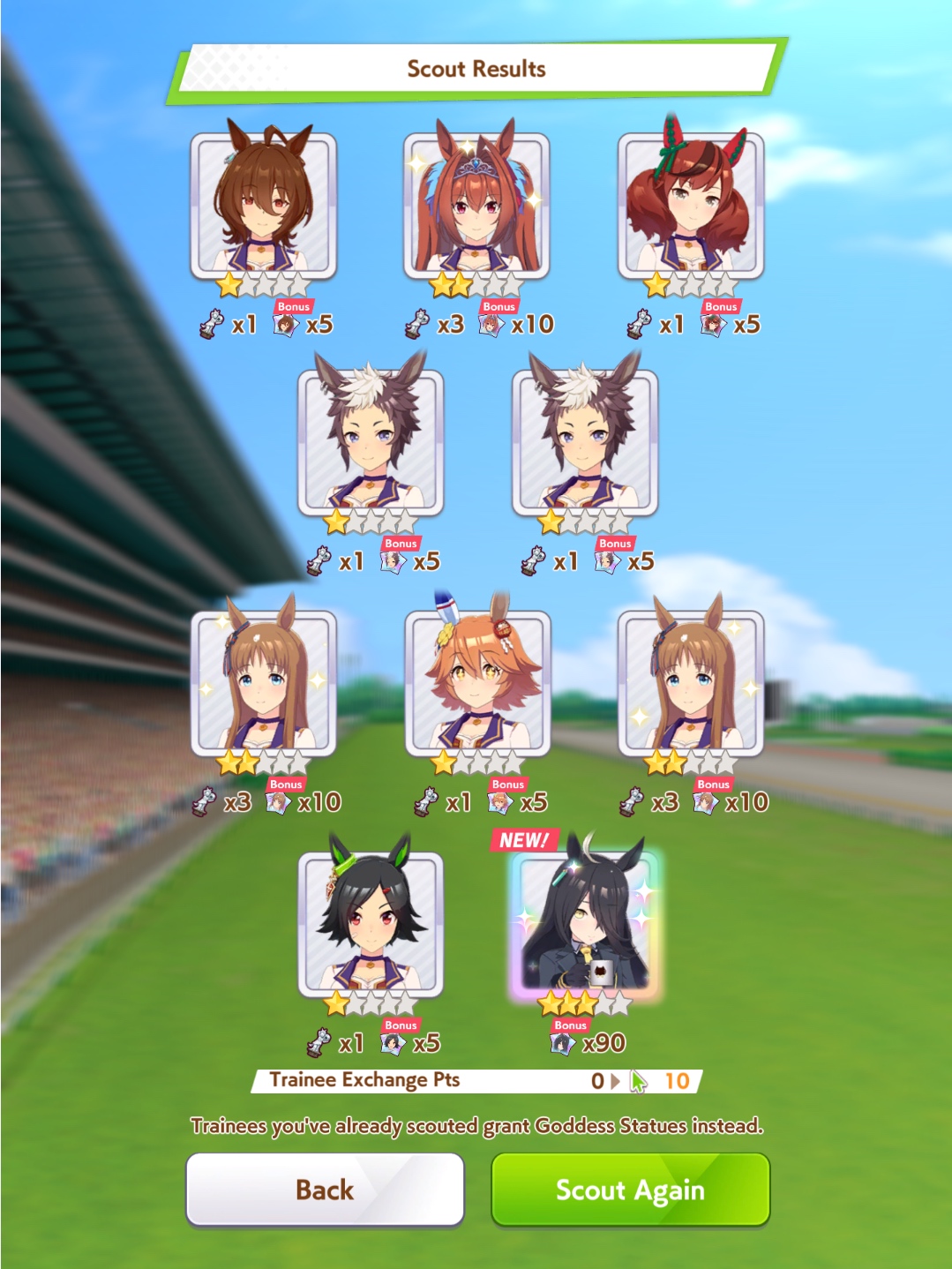
Task: Choose the tiara-wearing twin-tail trainee portrait
Action: coord(476,206)
